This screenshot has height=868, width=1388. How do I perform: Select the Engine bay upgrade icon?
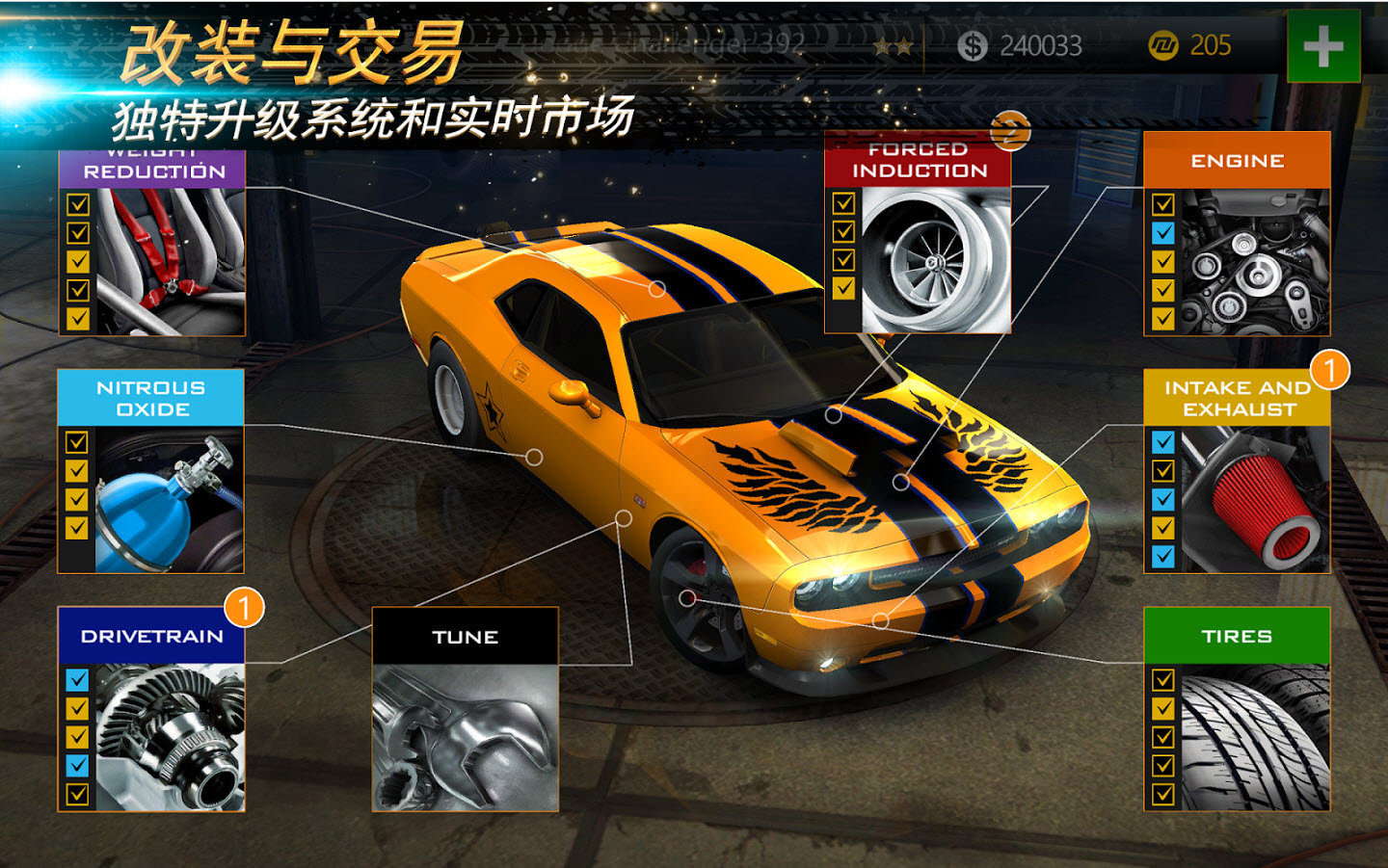pyautogui.click(x=1253, y=260)
